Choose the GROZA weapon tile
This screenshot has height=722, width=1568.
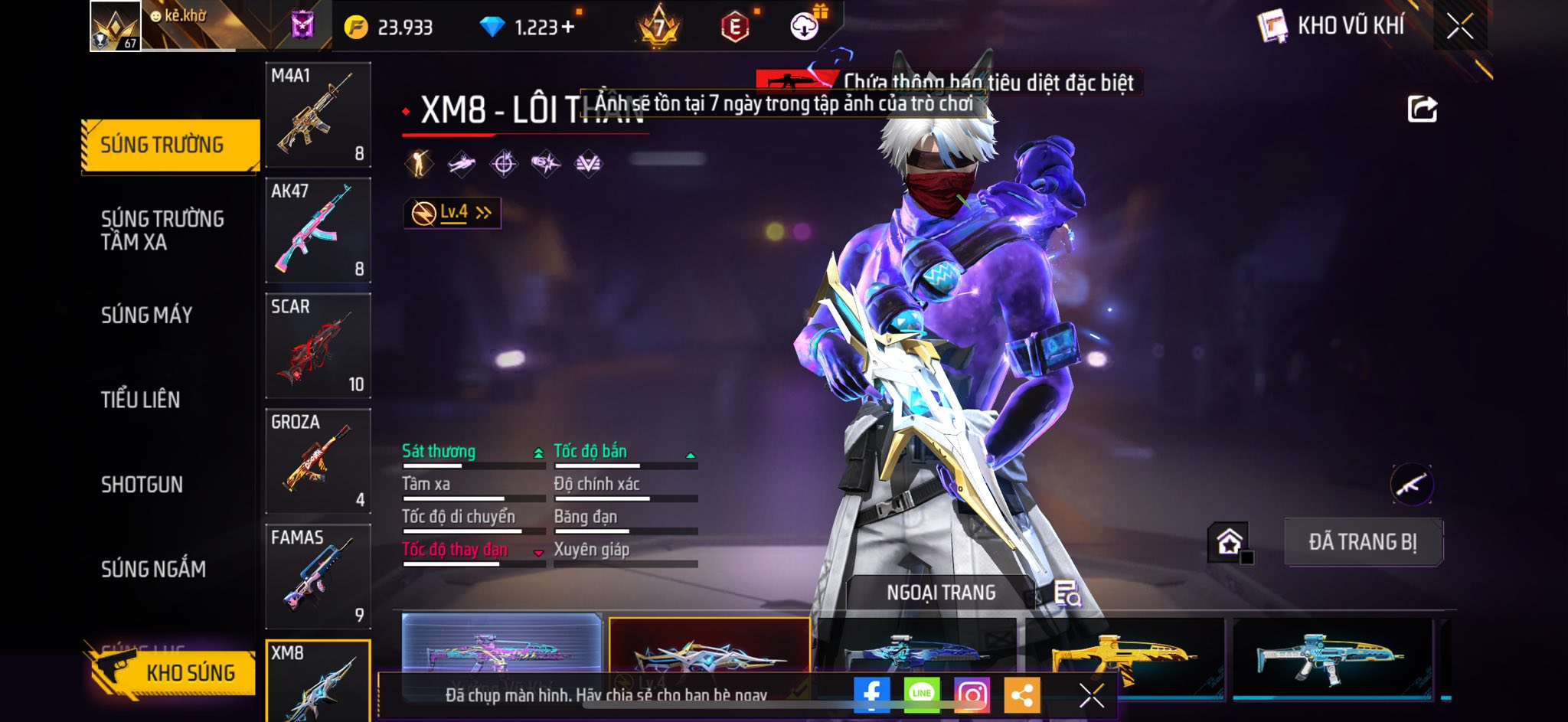click(x=318, y=462)
